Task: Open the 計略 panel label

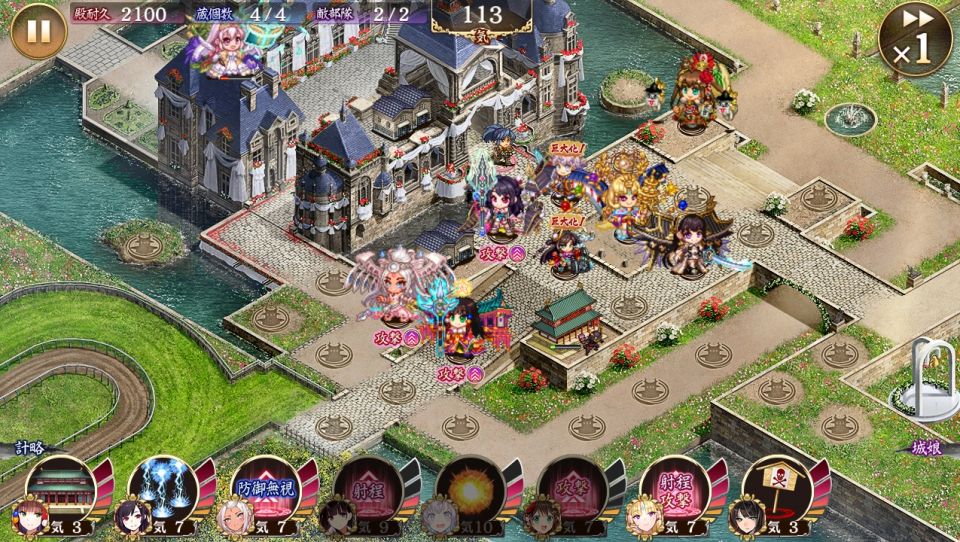Action: point(30,448)
